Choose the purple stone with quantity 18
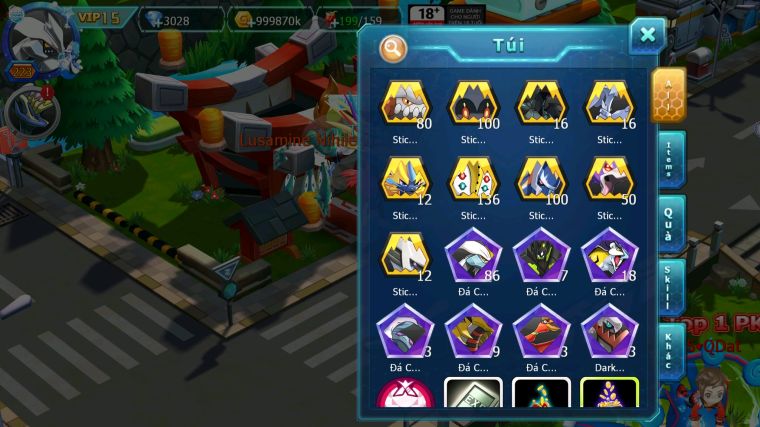 click(608, 256)
